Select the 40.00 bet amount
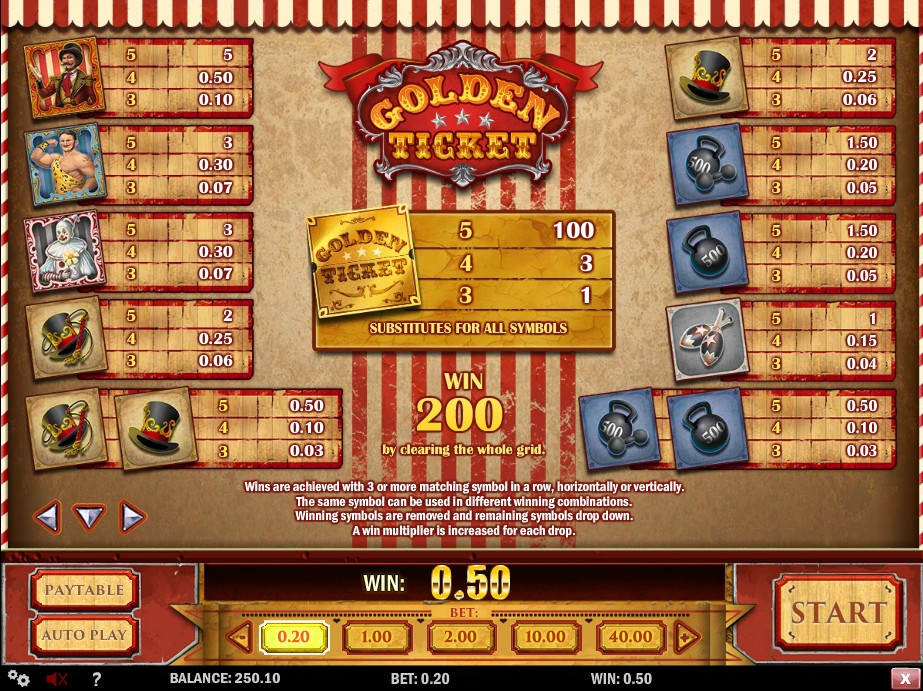 [x=630, y=637]
